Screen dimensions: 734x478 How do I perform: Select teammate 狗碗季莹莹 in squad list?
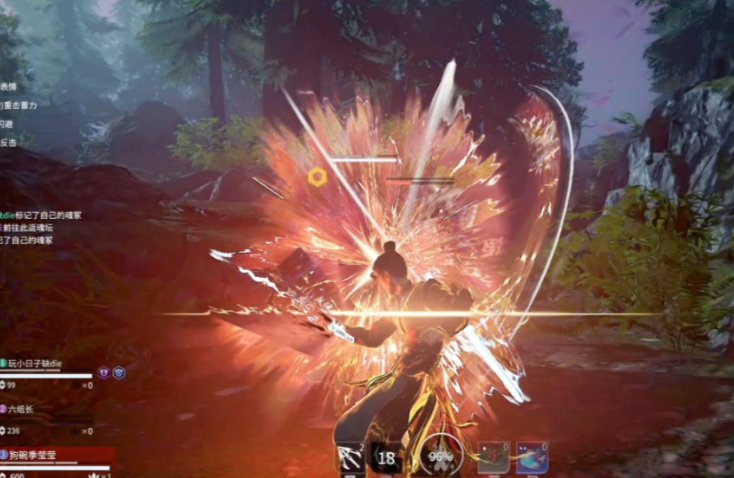click(35, 454)
